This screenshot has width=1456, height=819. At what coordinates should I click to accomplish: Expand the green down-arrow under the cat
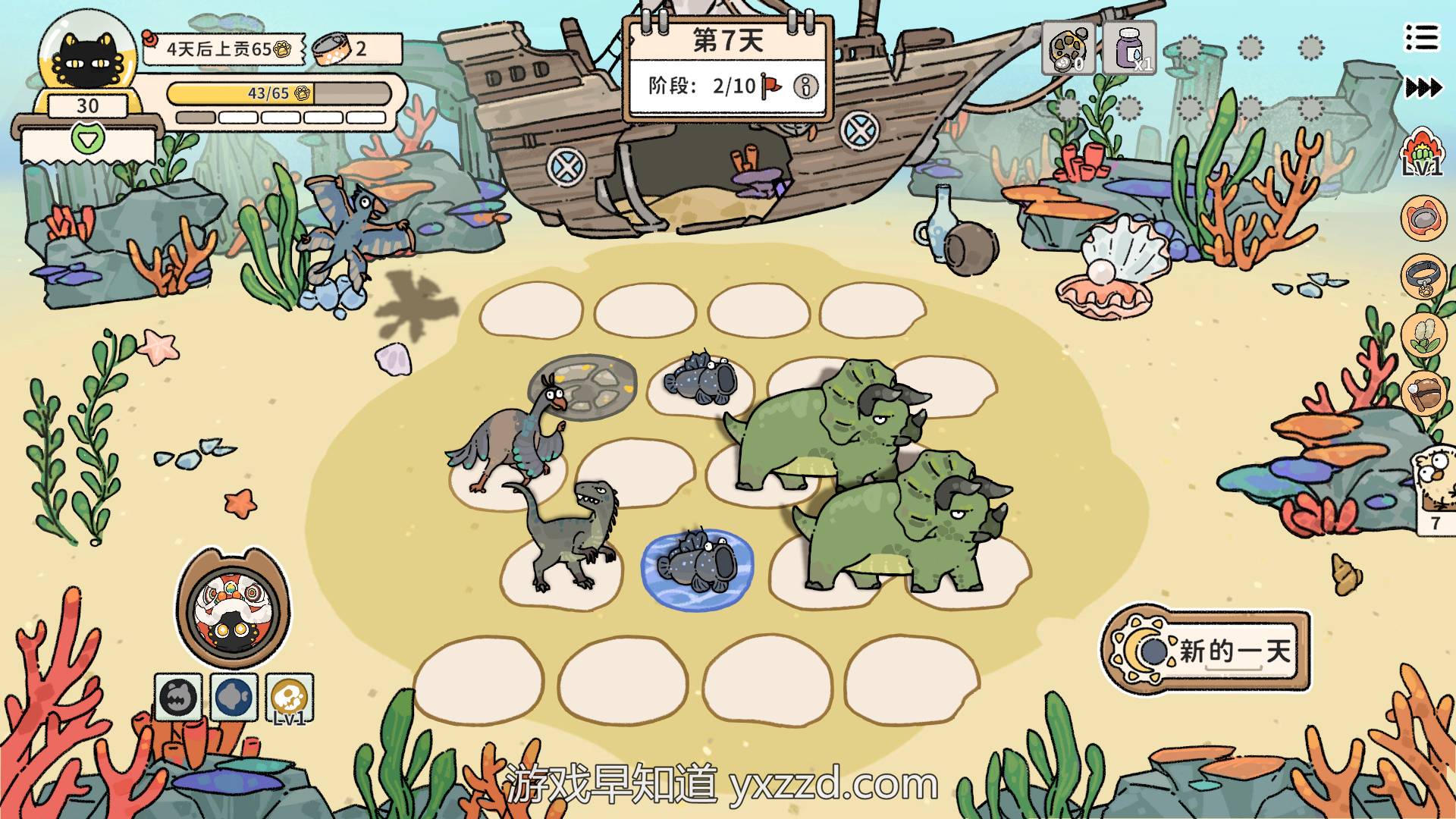(86, 139)
